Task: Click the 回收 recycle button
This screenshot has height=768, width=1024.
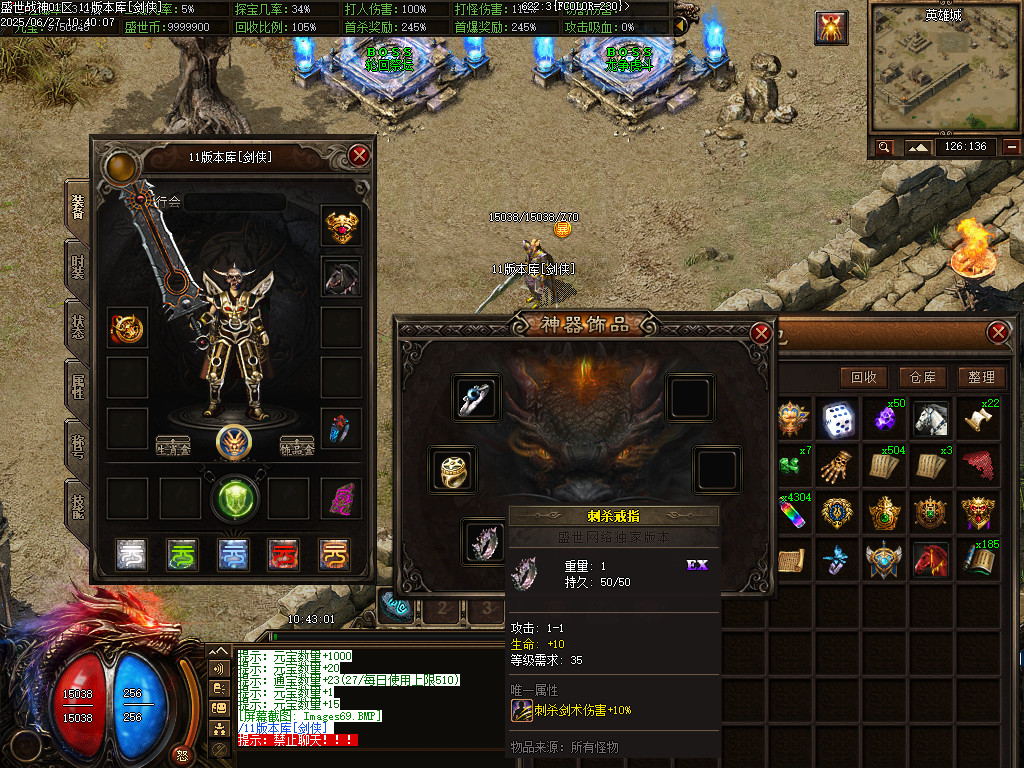Action: click(x=864, y=377)
